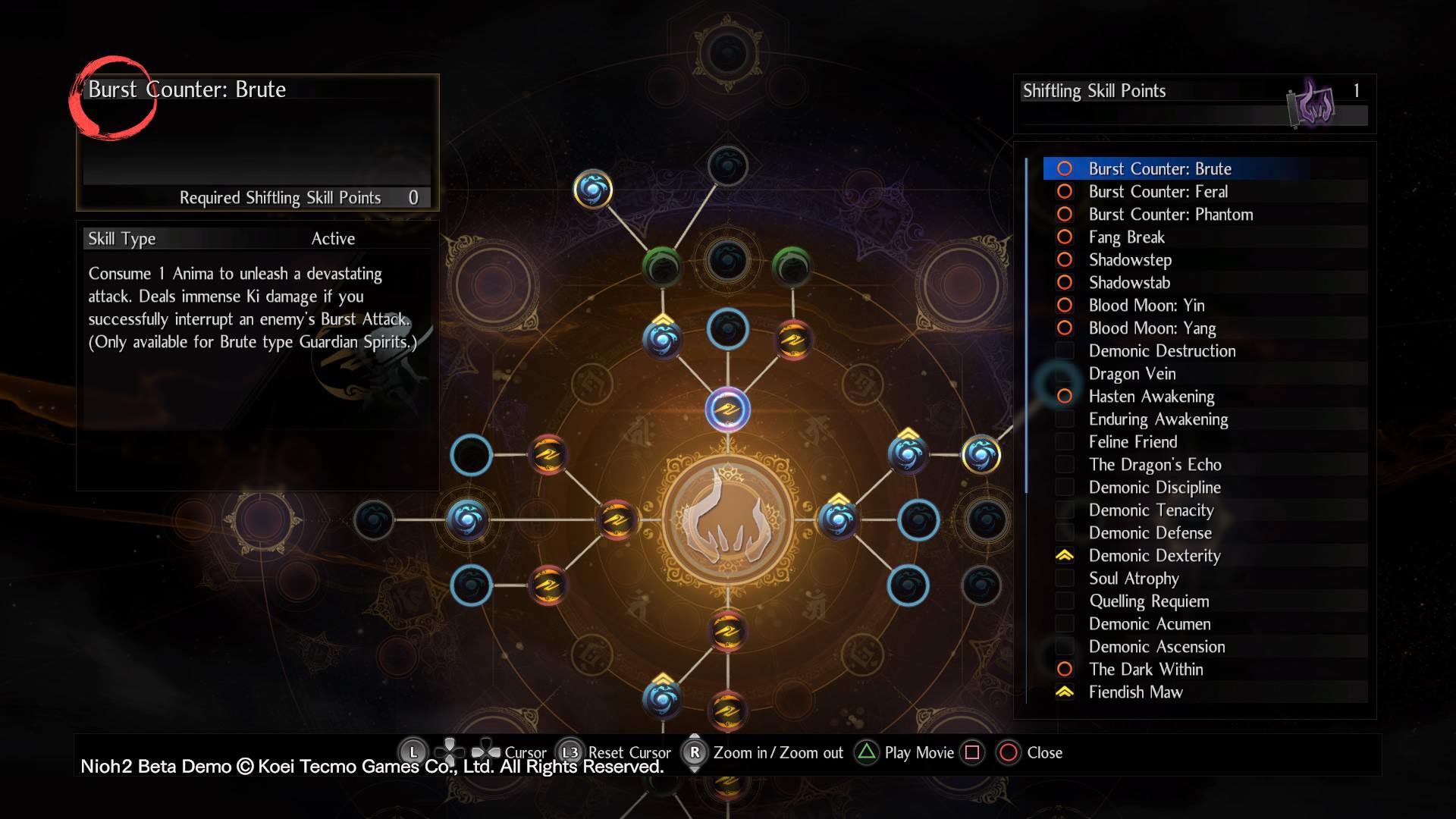Viewport: 1456px width, 819px height.
Task: Choose the Hasten Awakening entry
Action: 1151,396
